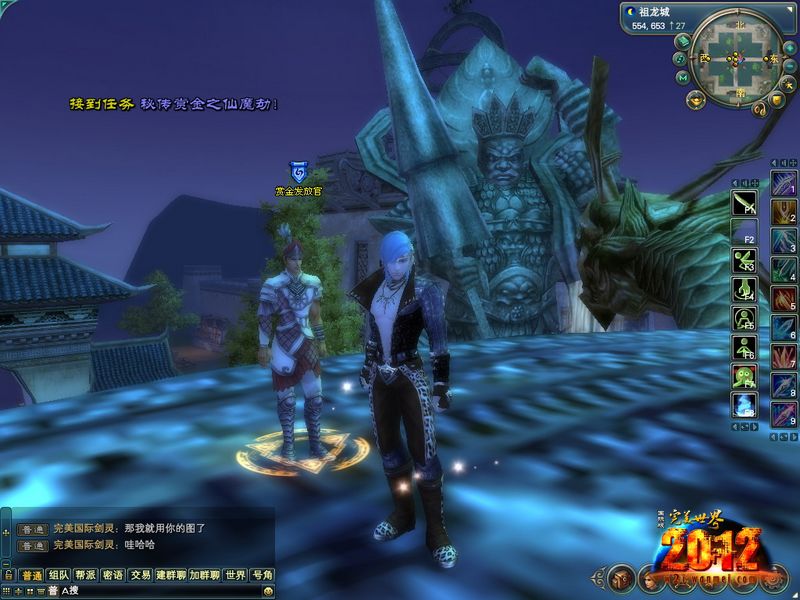Open the gold ingot shop icon
This screenshot has height=600, width=800.
pyautogui.click(x=693, y=99)
